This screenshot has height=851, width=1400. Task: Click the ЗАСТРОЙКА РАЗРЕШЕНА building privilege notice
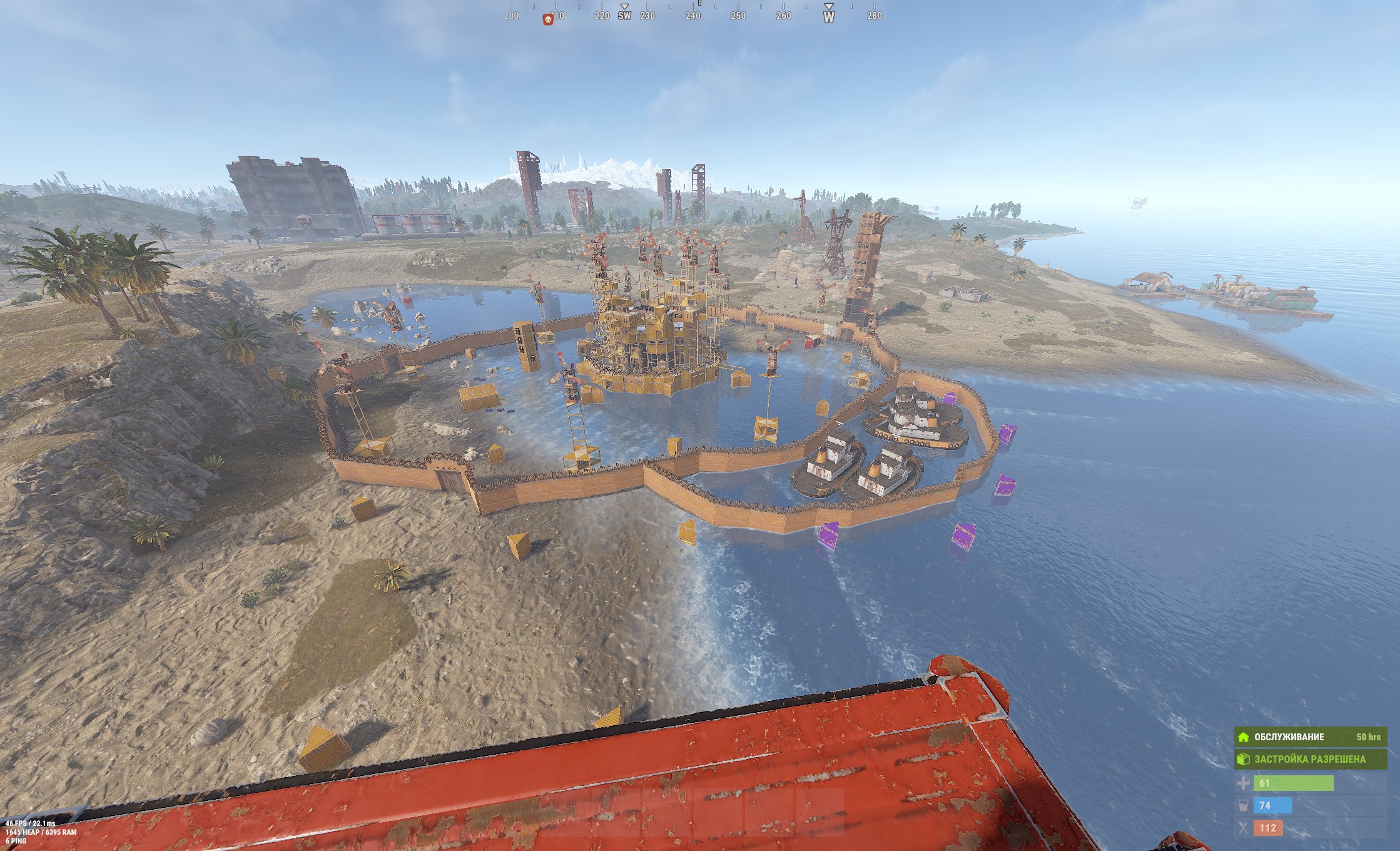coord(1310,759)
